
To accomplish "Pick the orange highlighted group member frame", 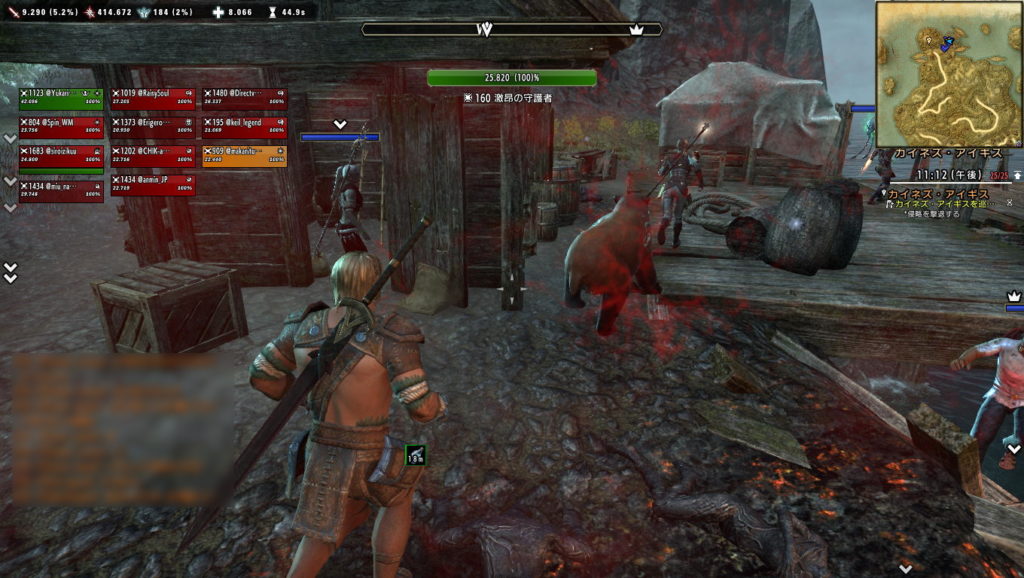I will [244, 155].
